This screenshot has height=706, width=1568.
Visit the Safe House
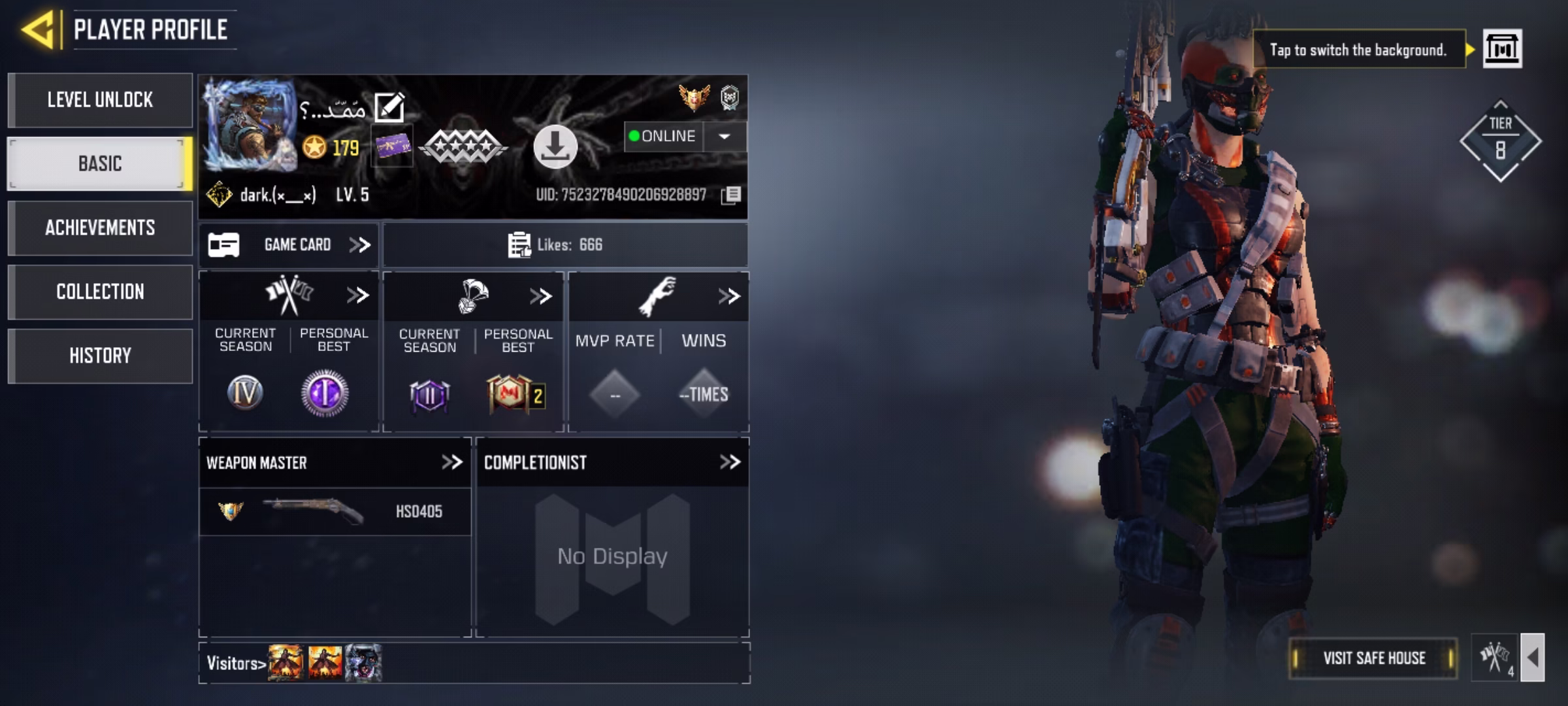(1374, 658)
